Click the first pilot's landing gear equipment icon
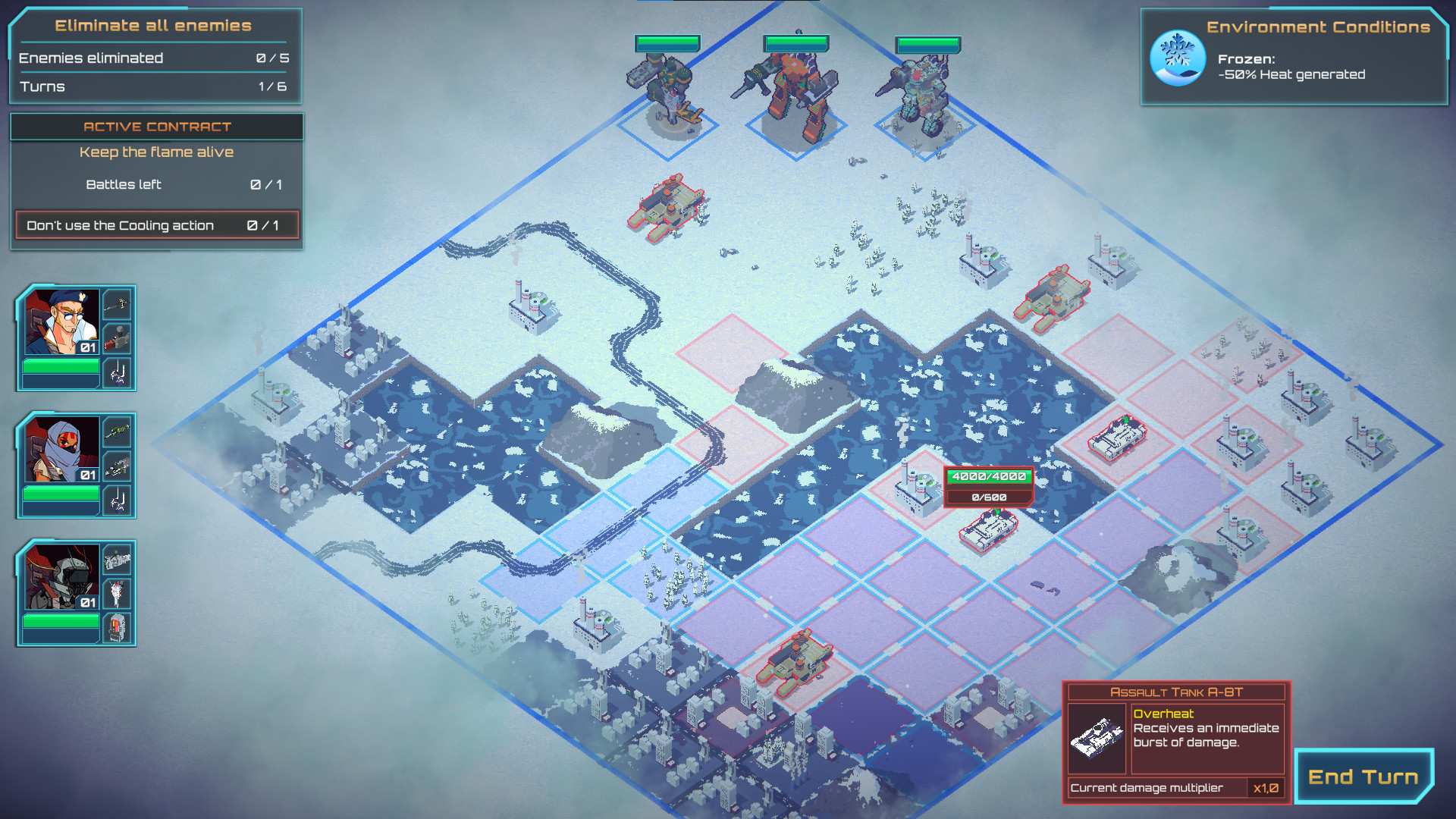The width and height of the screenshot is (1456, 819). point(118,372)
